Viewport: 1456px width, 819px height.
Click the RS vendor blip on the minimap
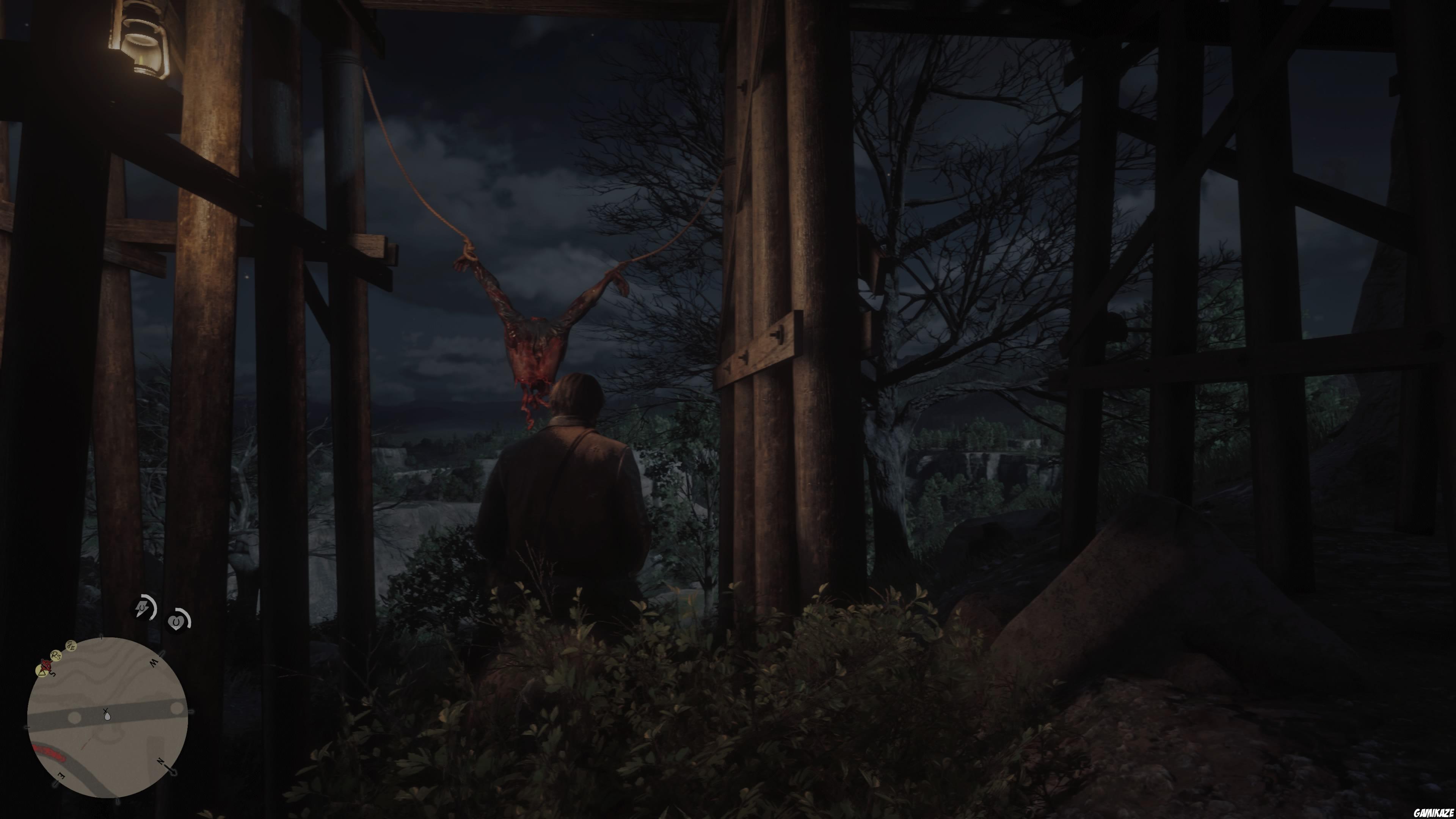click(56, 656)
